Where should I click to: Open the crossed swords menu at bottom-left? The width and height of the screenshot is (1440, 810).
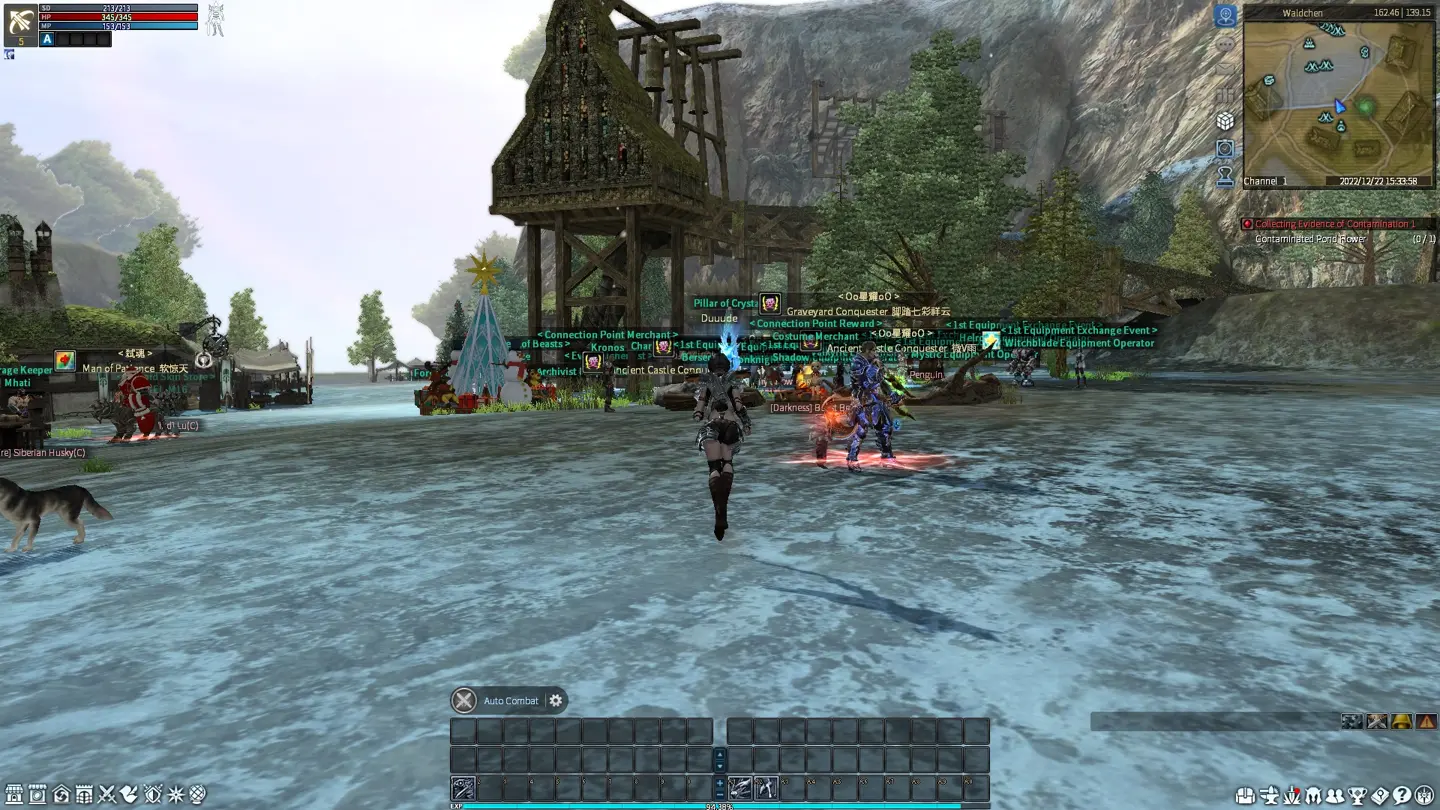coord(107,795)
